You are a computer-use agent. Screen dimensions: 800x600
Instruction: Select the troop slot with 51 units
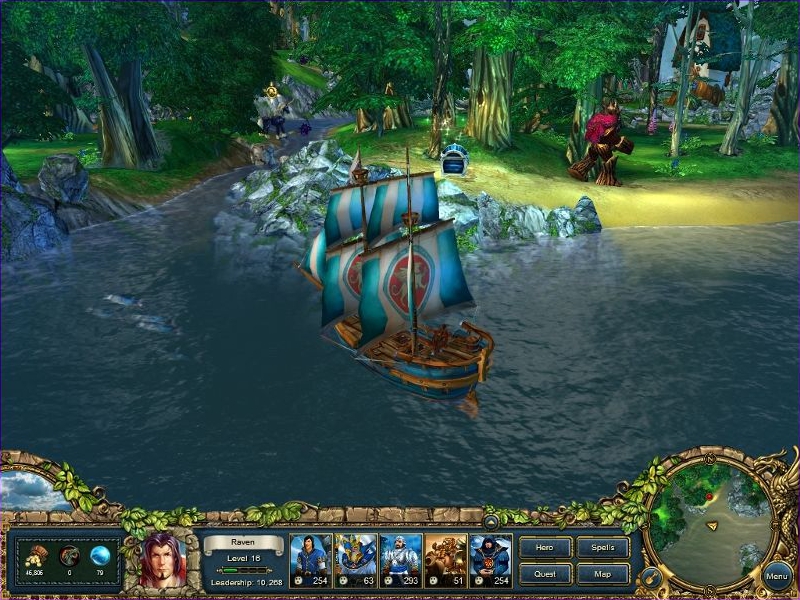click(x=446, y=560)
